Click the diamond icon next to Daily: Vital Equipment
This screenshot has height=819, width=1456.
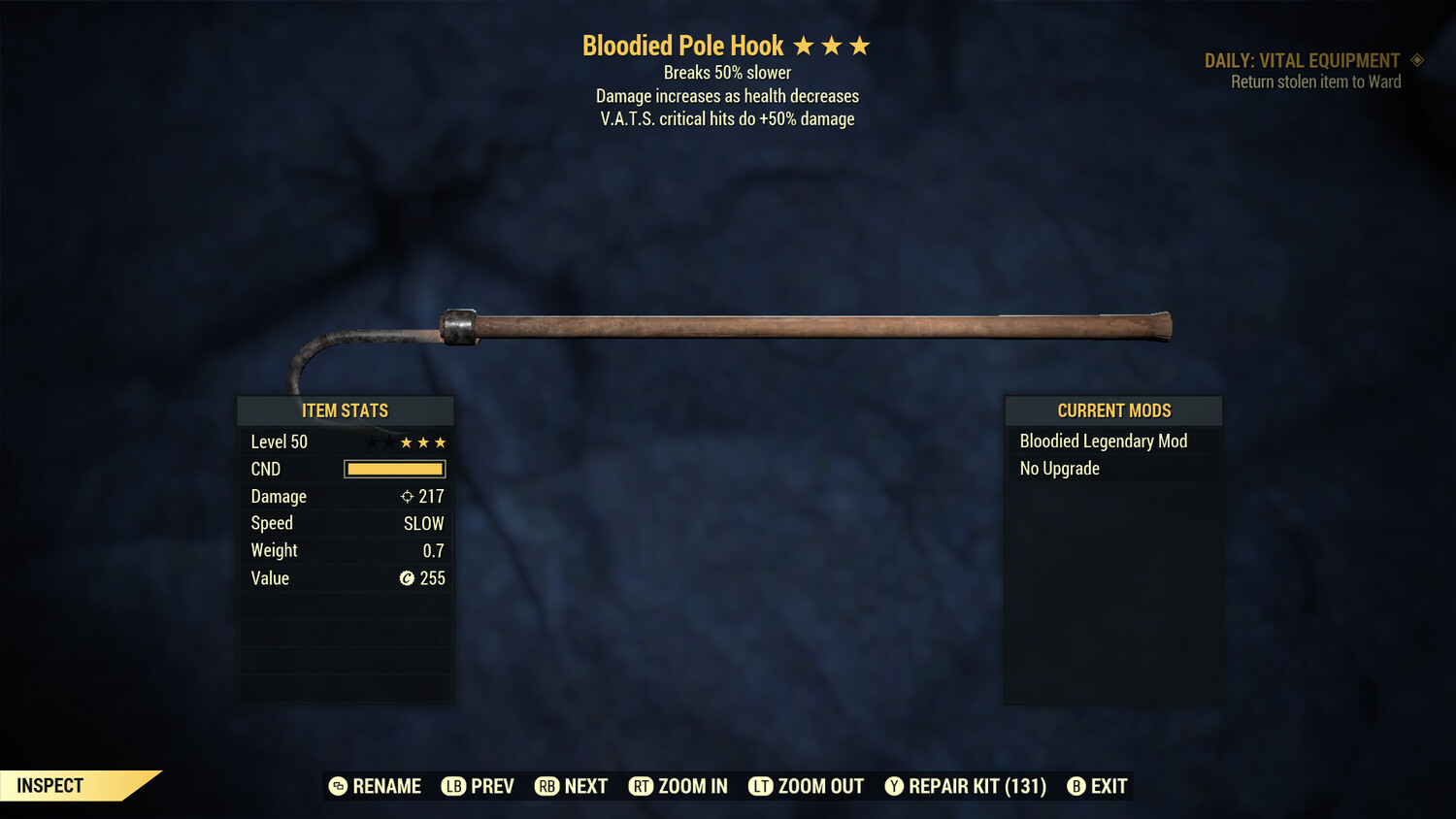1418,60
